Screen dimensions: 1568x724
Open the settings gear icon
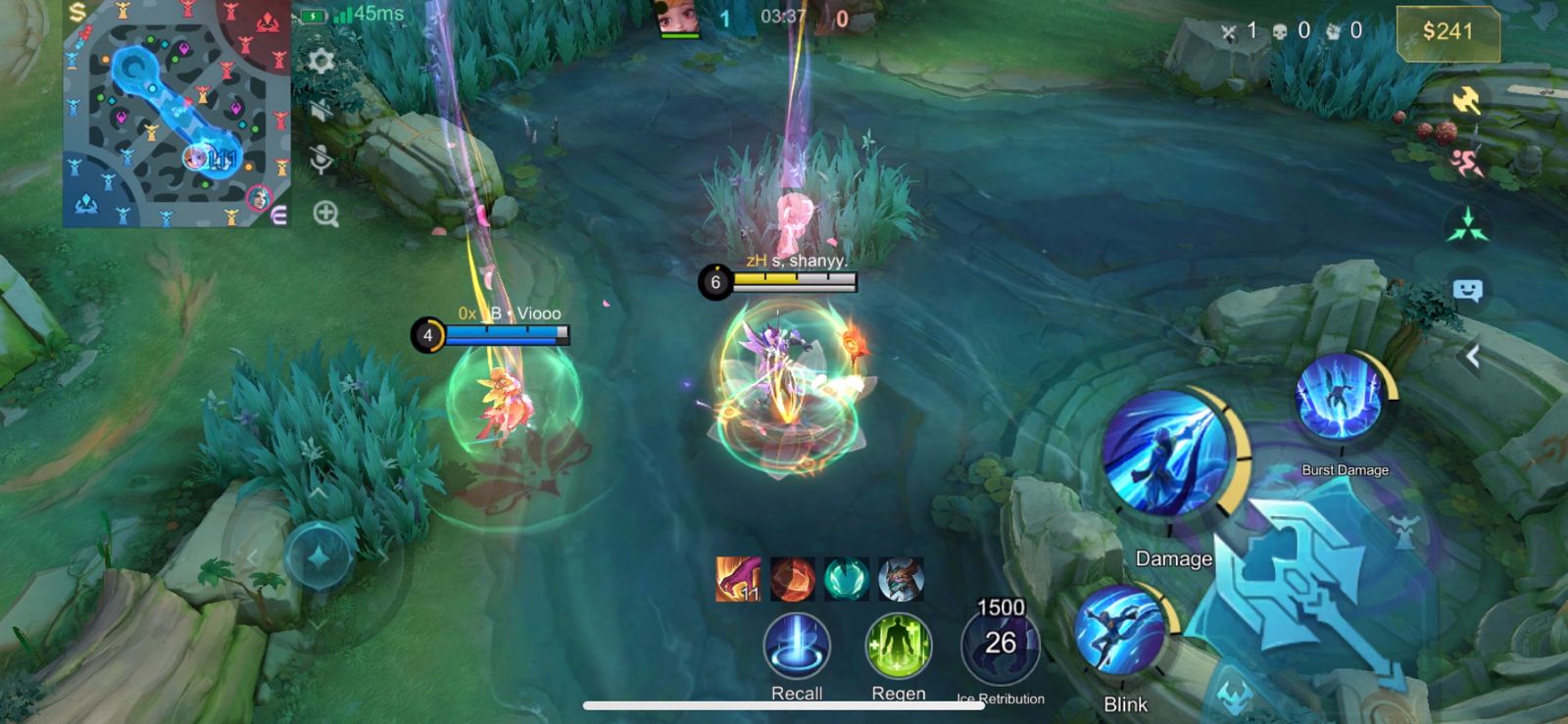(x=320, y=62)
